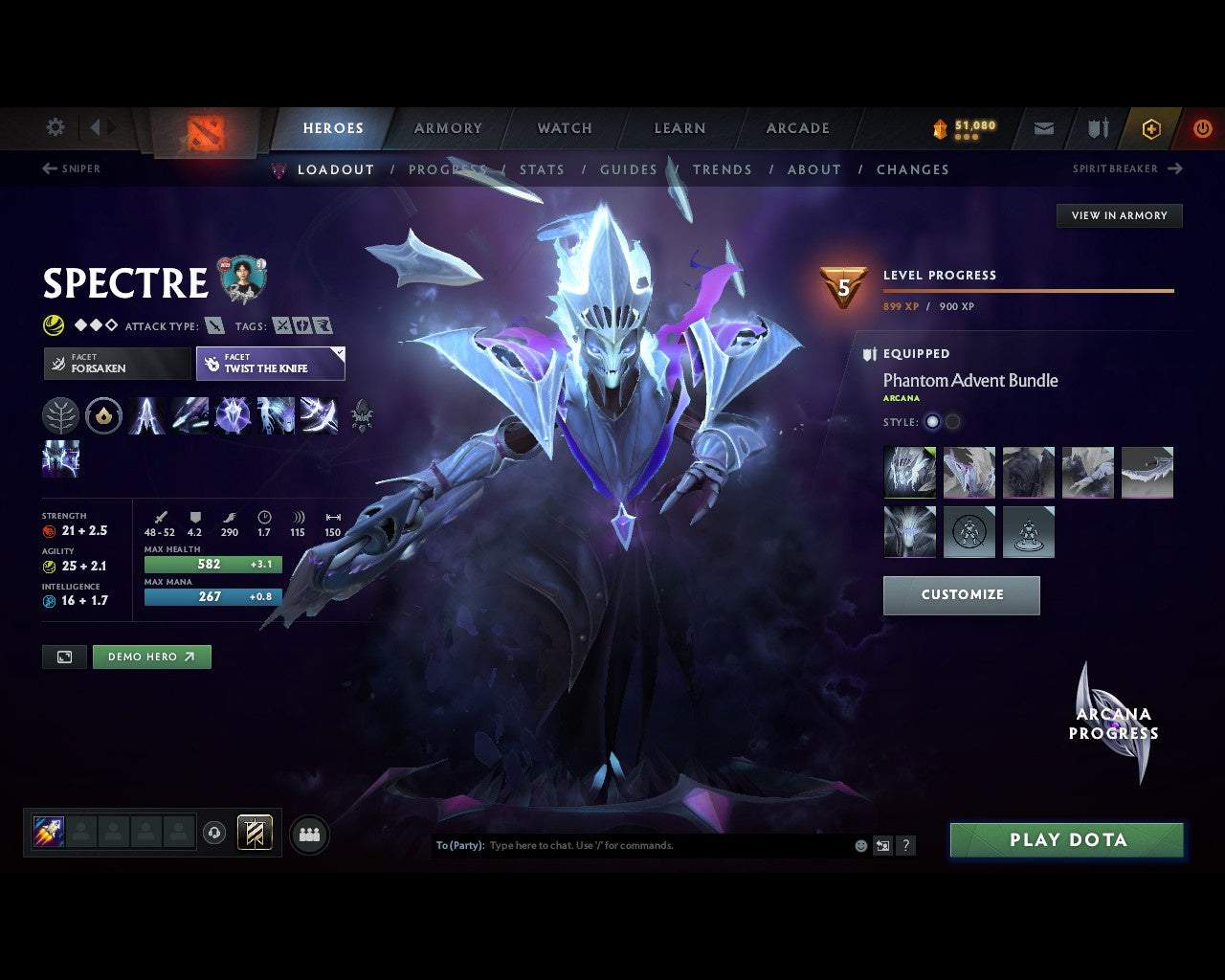Open voice chat headset icon near party slots

pyautogui.click(x=212, y=833)
